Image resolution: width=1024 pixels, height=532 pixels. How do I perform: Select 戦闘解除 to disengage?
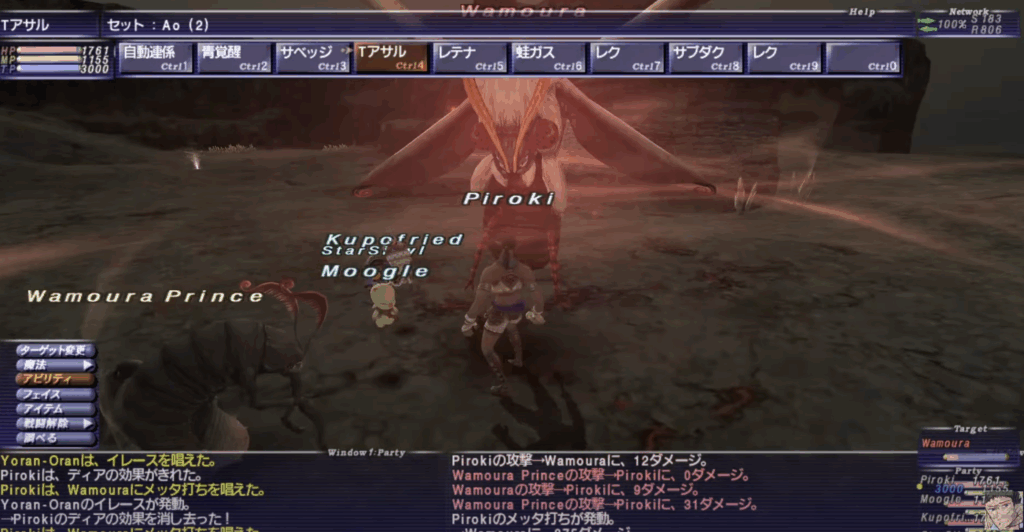coord(56,424)
